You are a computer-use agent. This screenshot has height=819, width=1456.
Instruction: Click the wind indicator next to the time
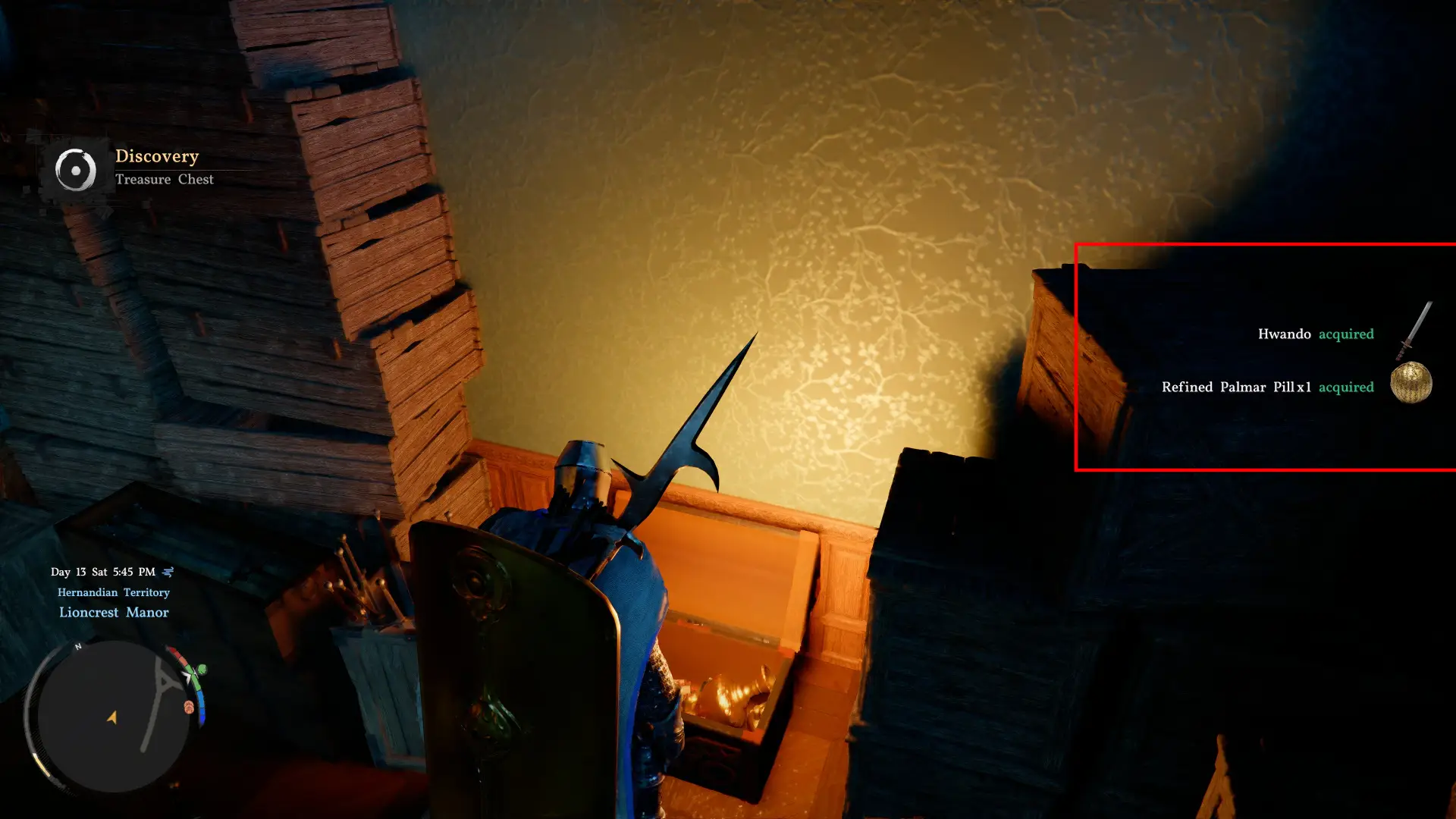point(168,572)
